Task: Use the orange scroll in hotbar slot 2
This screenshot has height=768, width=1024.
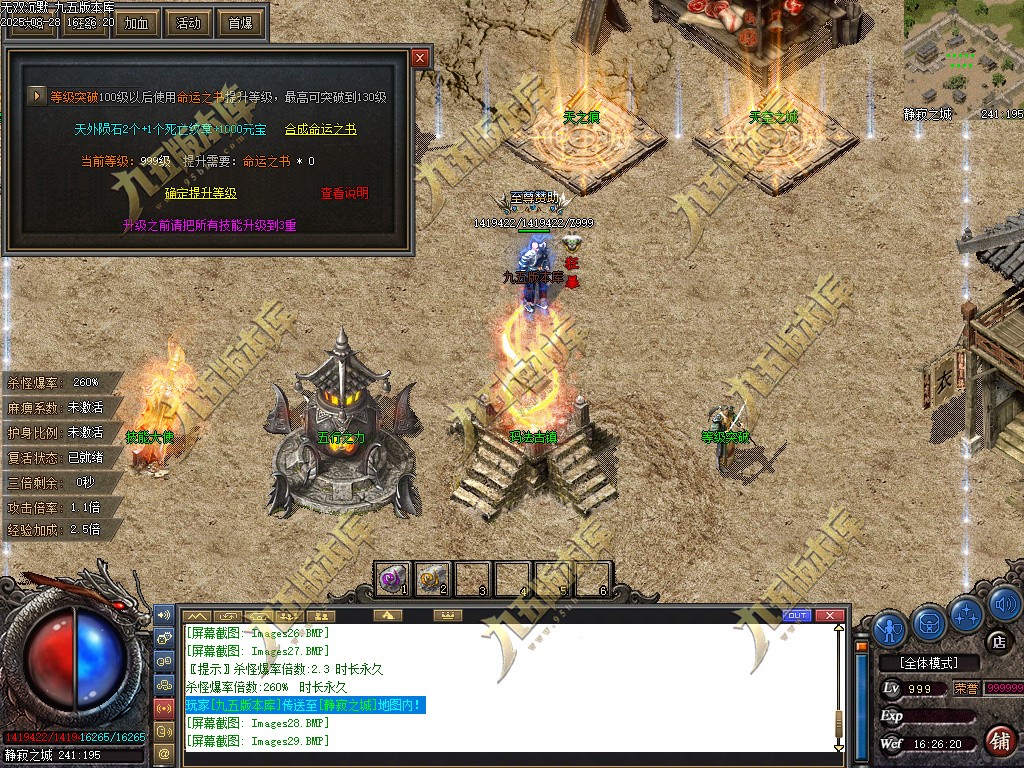Action: coord(433,578)
